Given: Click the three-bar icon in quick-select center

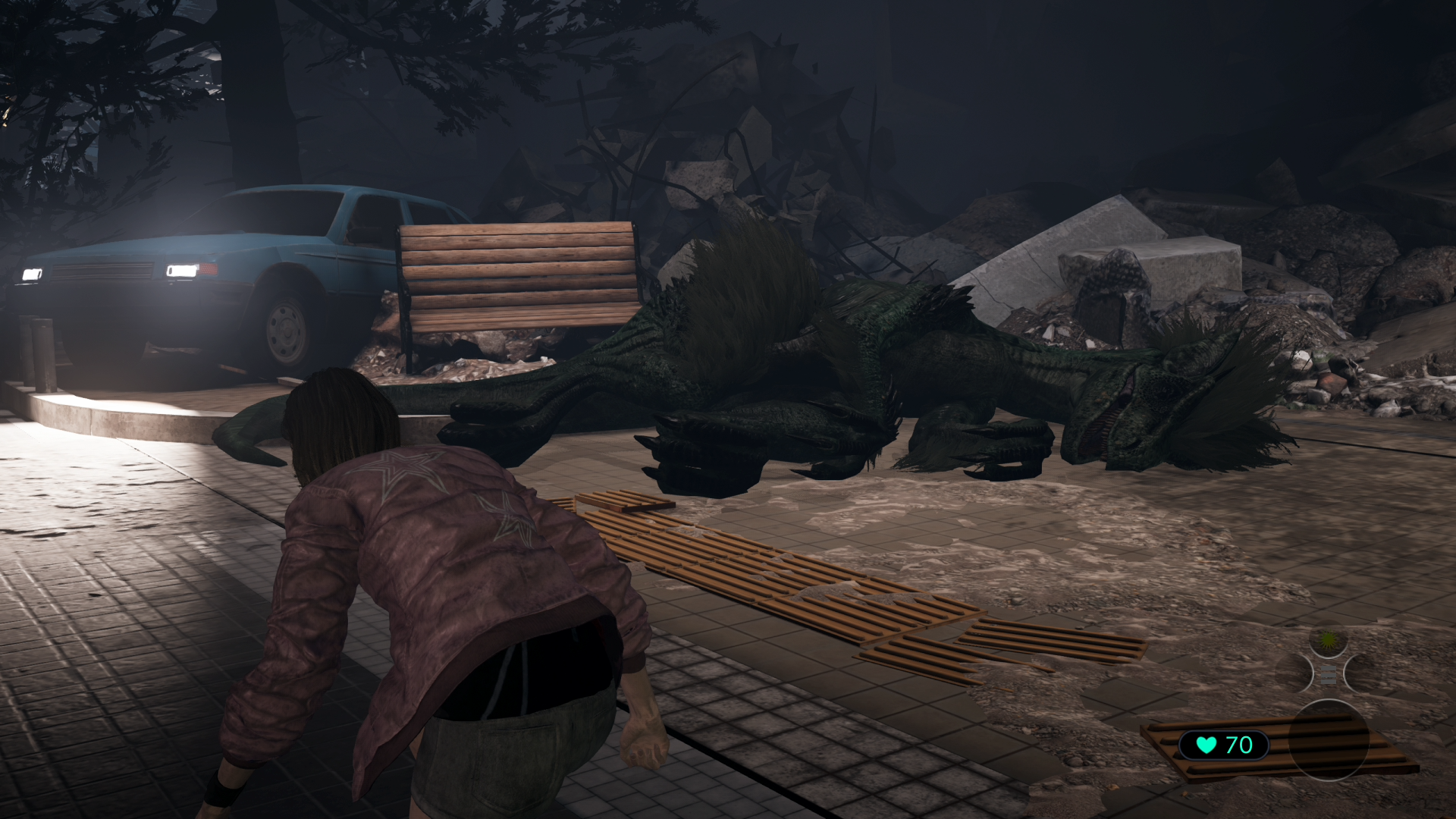Looking at the screenshot, I should pos(1329,673).
